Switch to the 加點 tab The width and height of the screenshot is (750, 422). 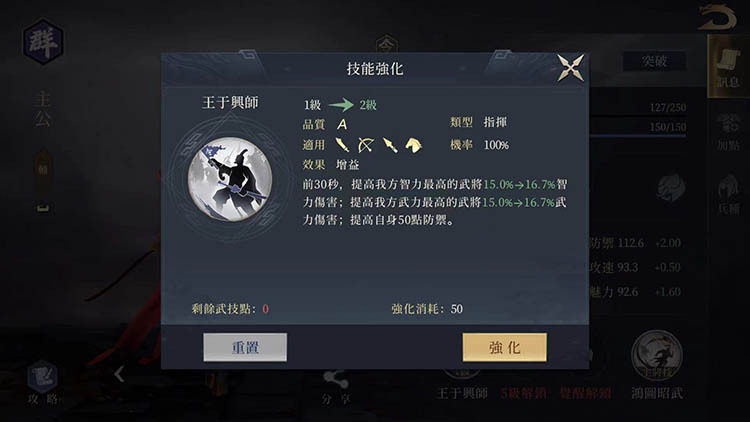pyautogui.click(x=728, y=131)
